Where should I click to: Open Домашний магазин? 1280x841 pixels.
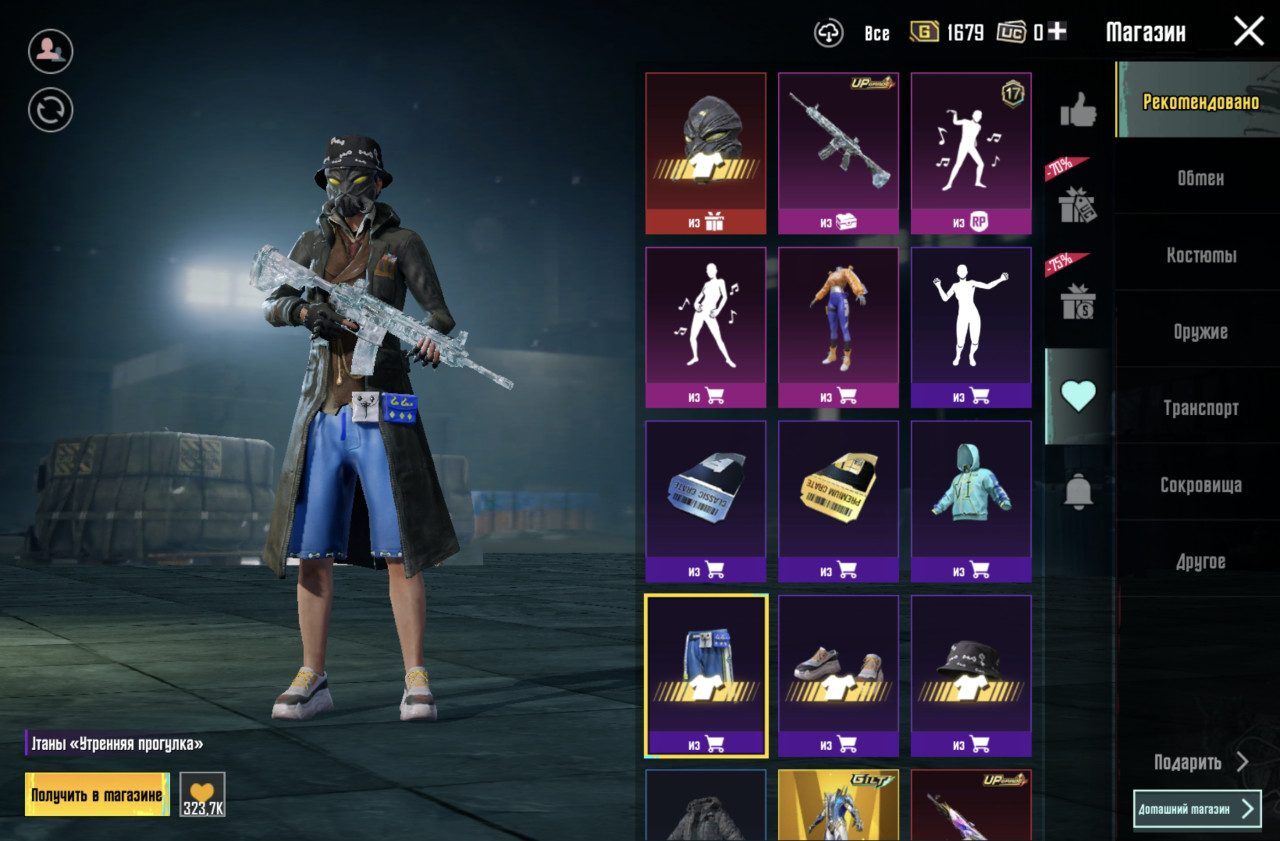coord(1197,809)
